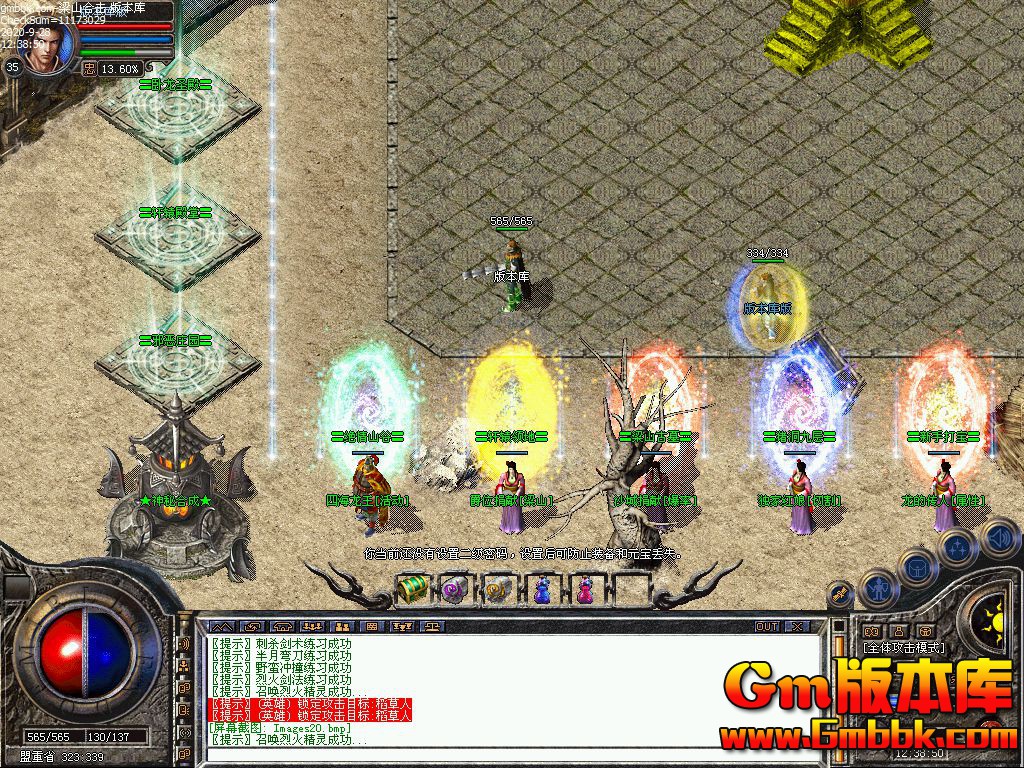The width and height of the screenshot is (1024, 768).
Task: Click the person icon above attack mode
Action: [897, 631]
